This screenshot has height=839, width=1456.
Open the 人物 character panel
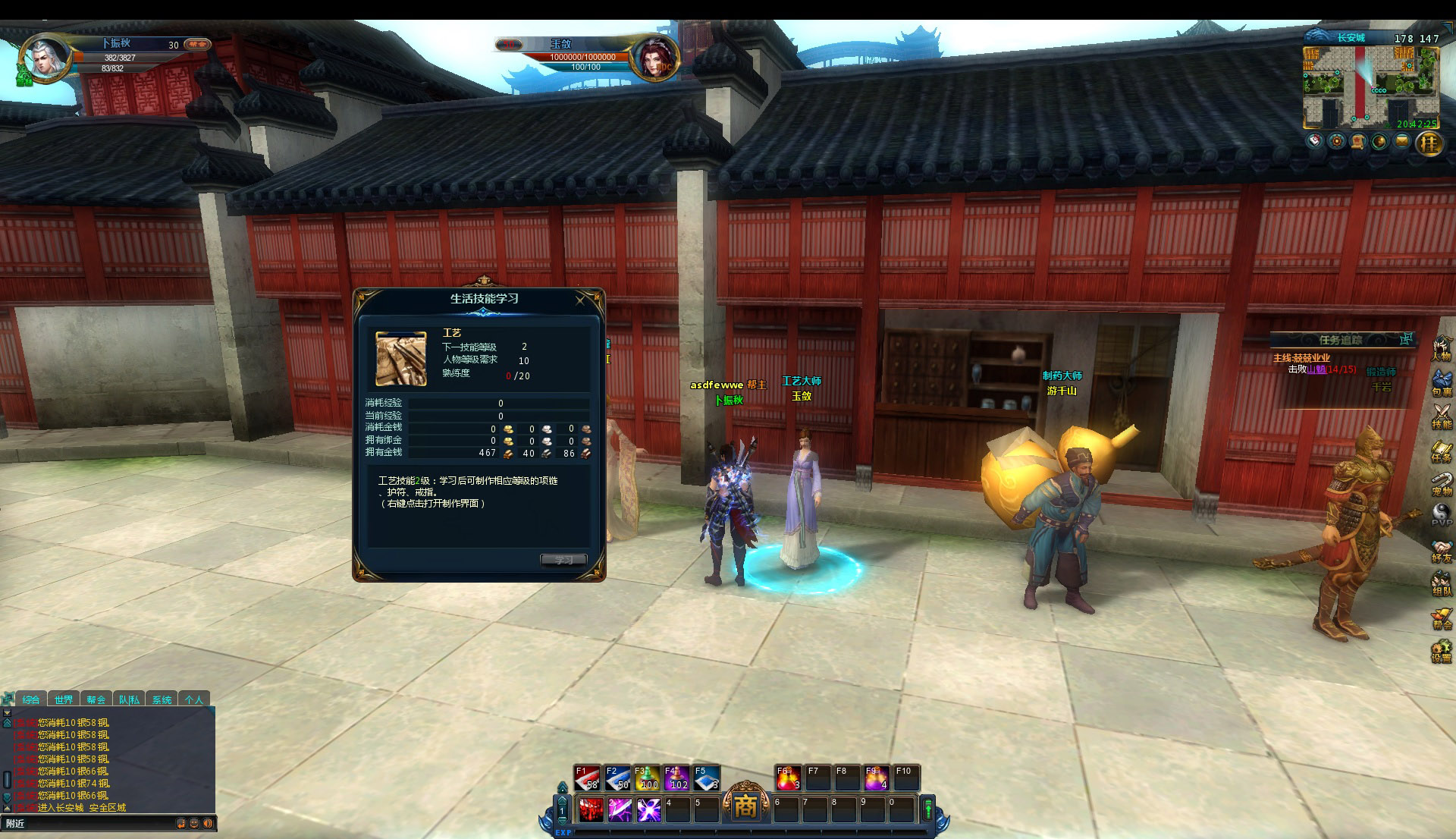pos(1441,350)
